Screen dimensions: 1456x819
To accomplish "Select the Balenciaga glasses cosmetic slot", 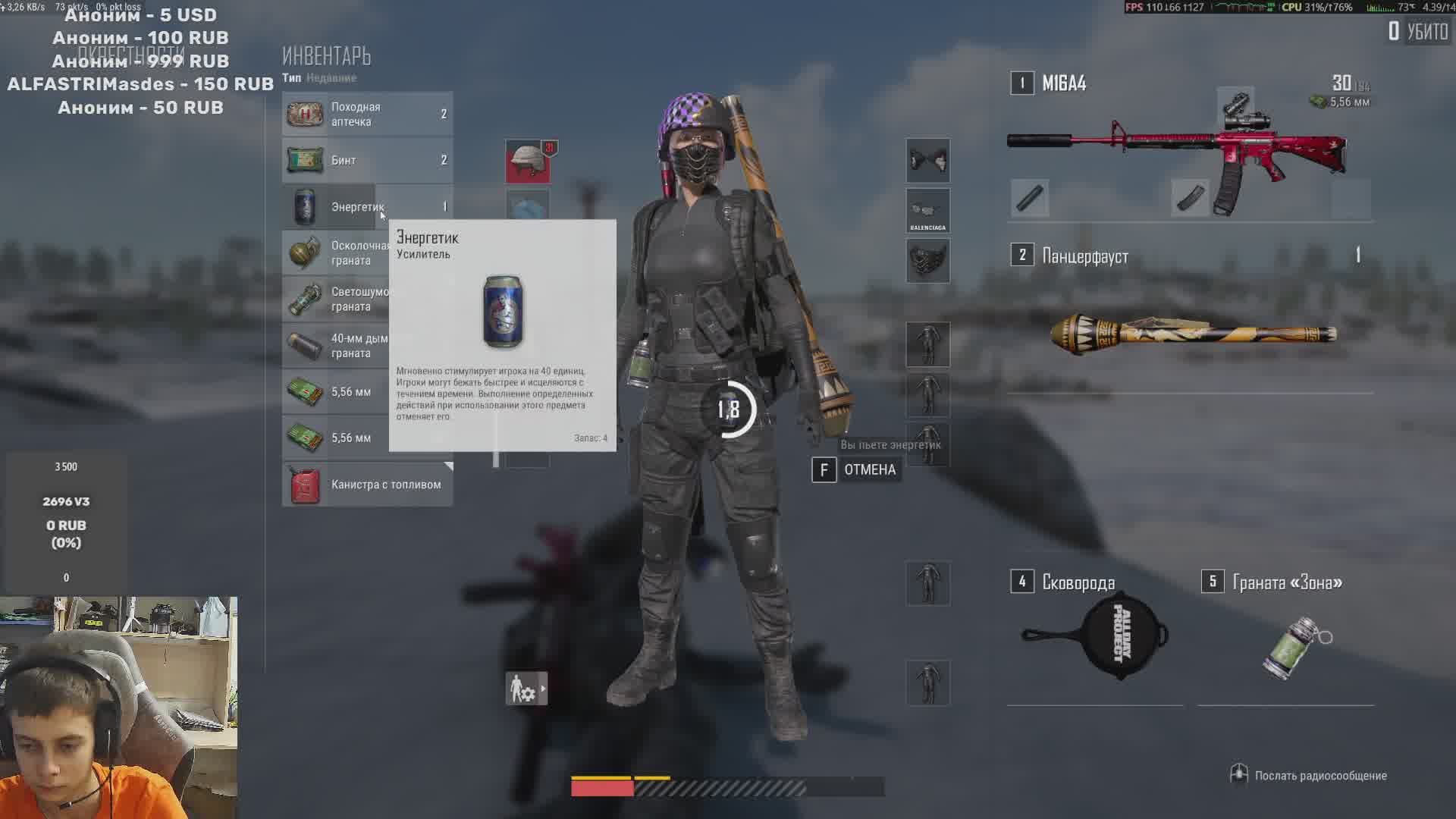I will [927, 211].
